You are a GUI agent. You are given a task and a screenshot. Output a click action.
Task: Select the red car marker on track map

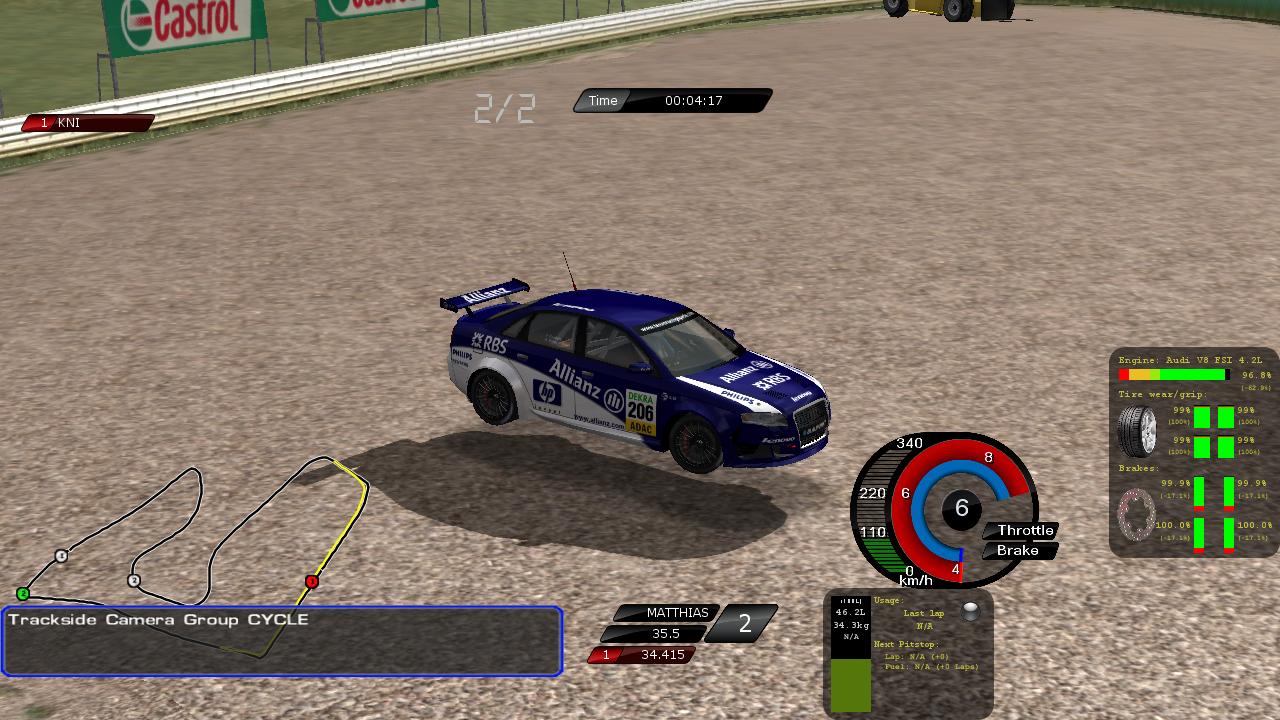(312, 581)
